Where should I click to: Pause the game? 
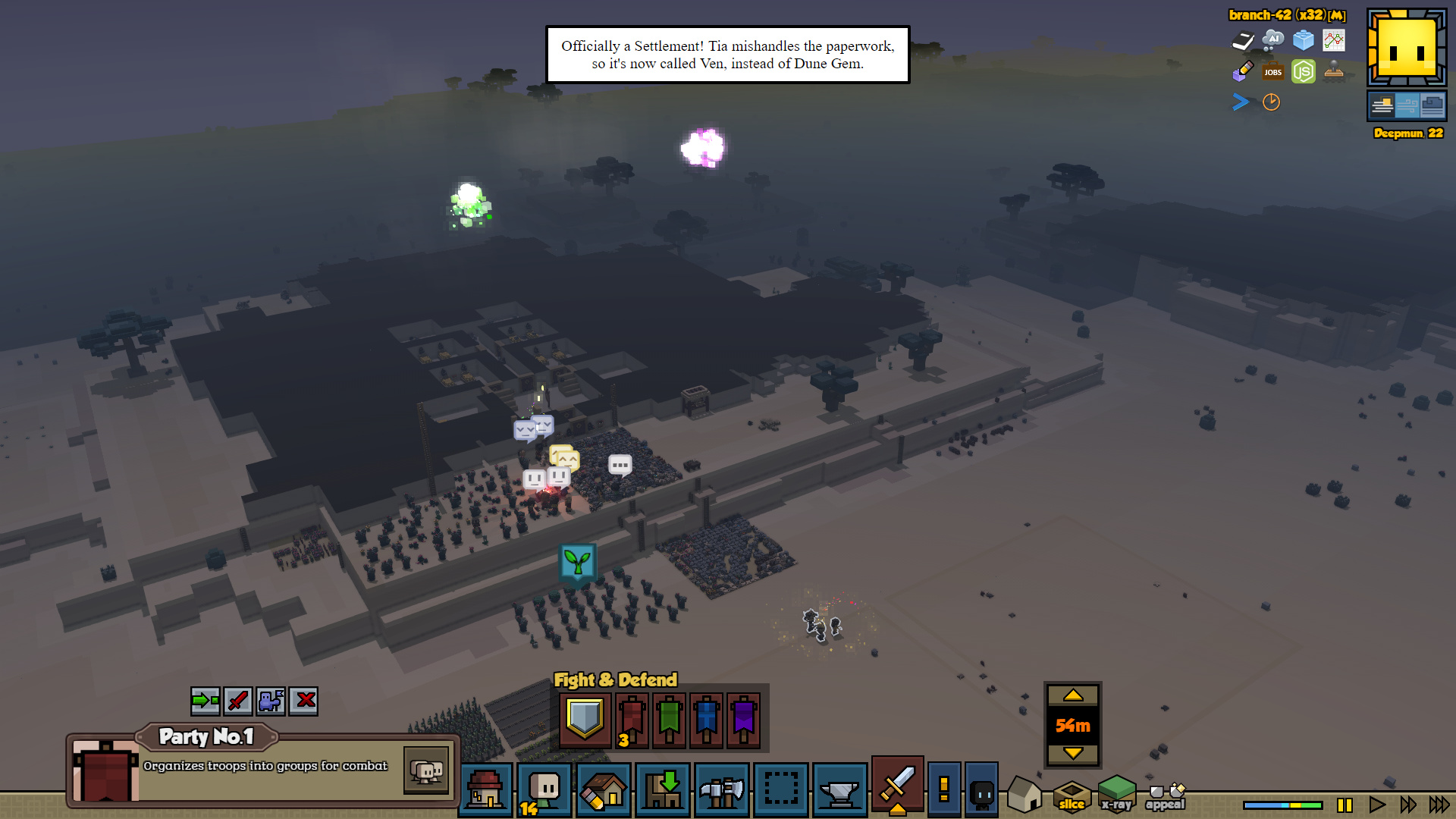point(1345,805)
